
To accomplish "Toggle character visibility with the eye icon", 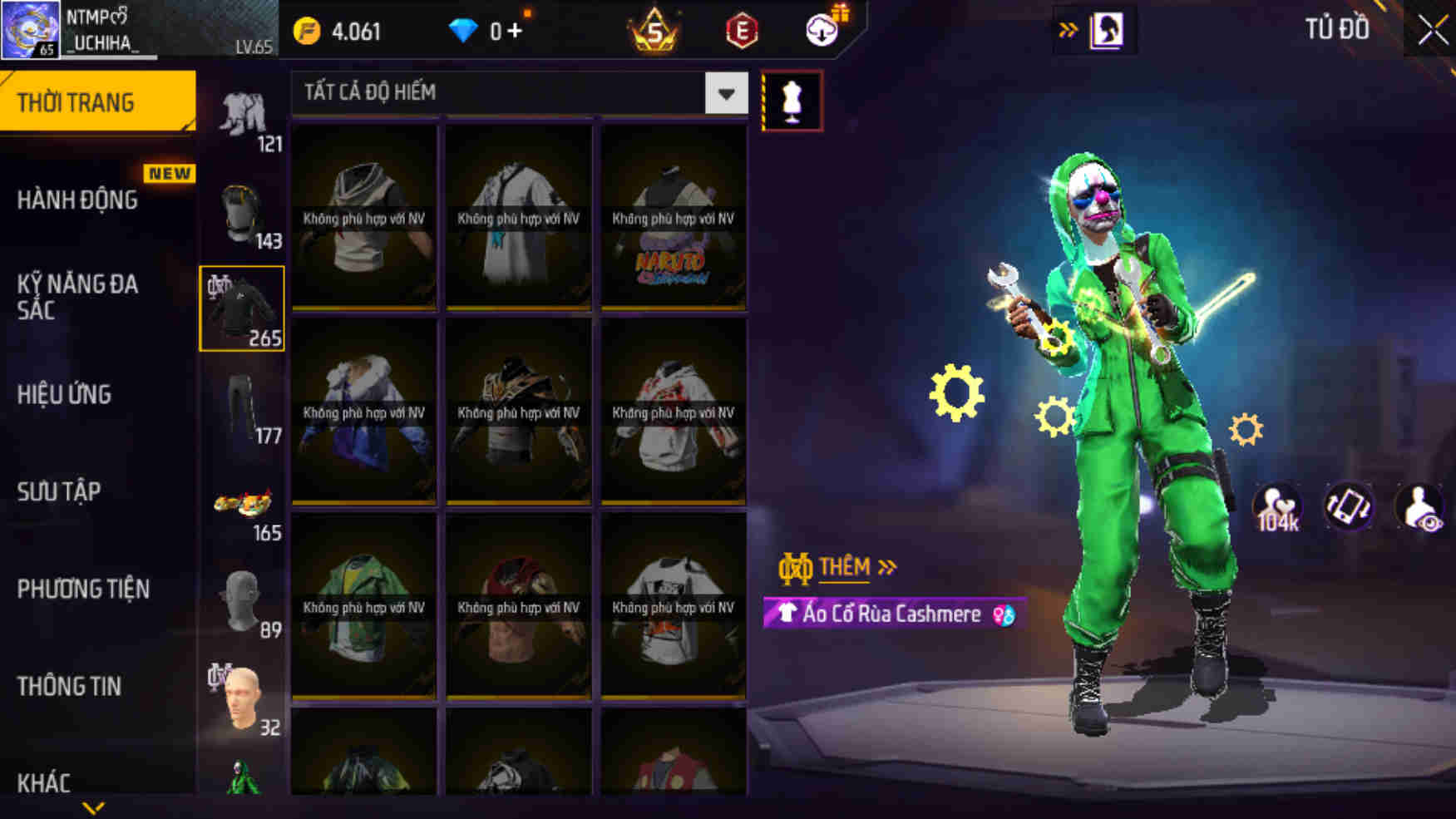I will (x=1420, y=506).
